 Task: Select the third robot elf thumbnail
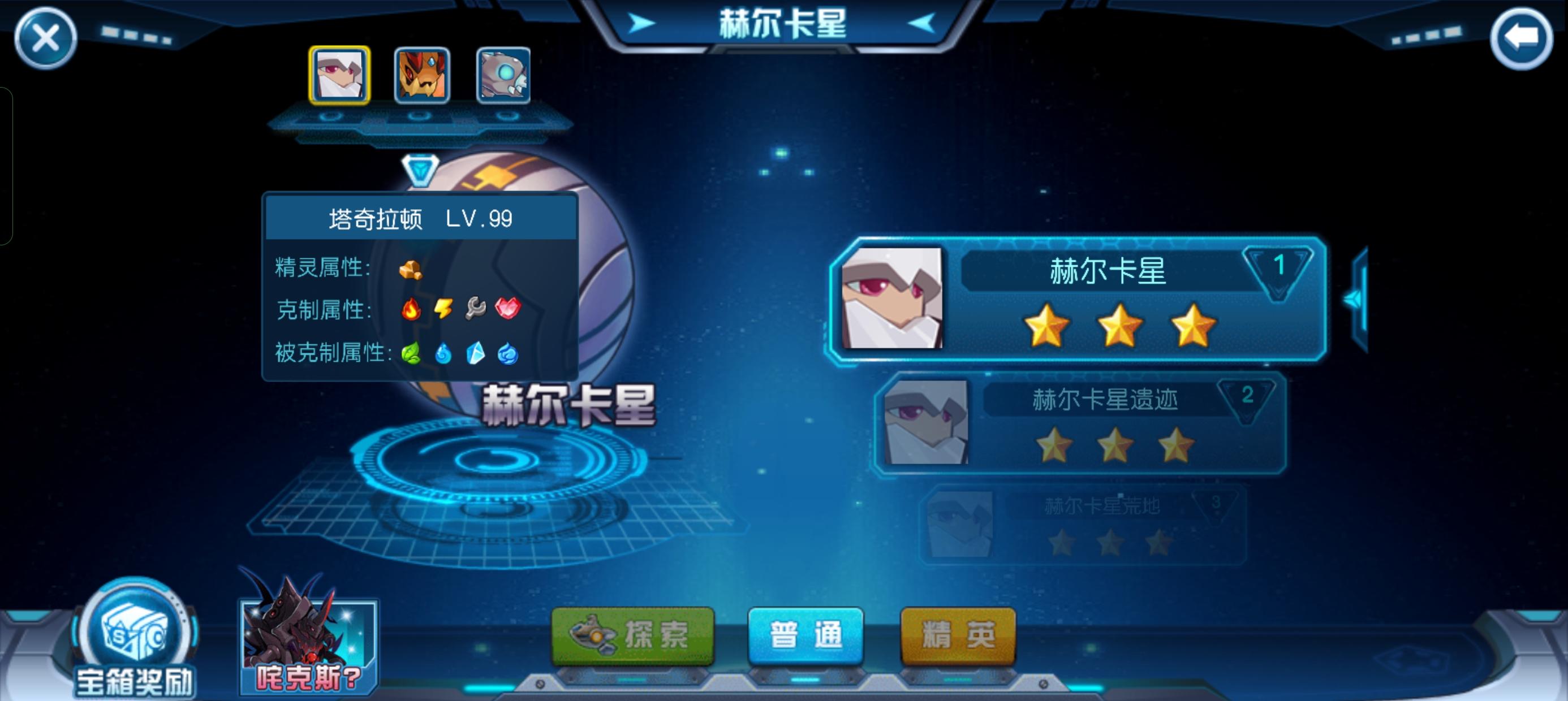click(x=503, y=75)
